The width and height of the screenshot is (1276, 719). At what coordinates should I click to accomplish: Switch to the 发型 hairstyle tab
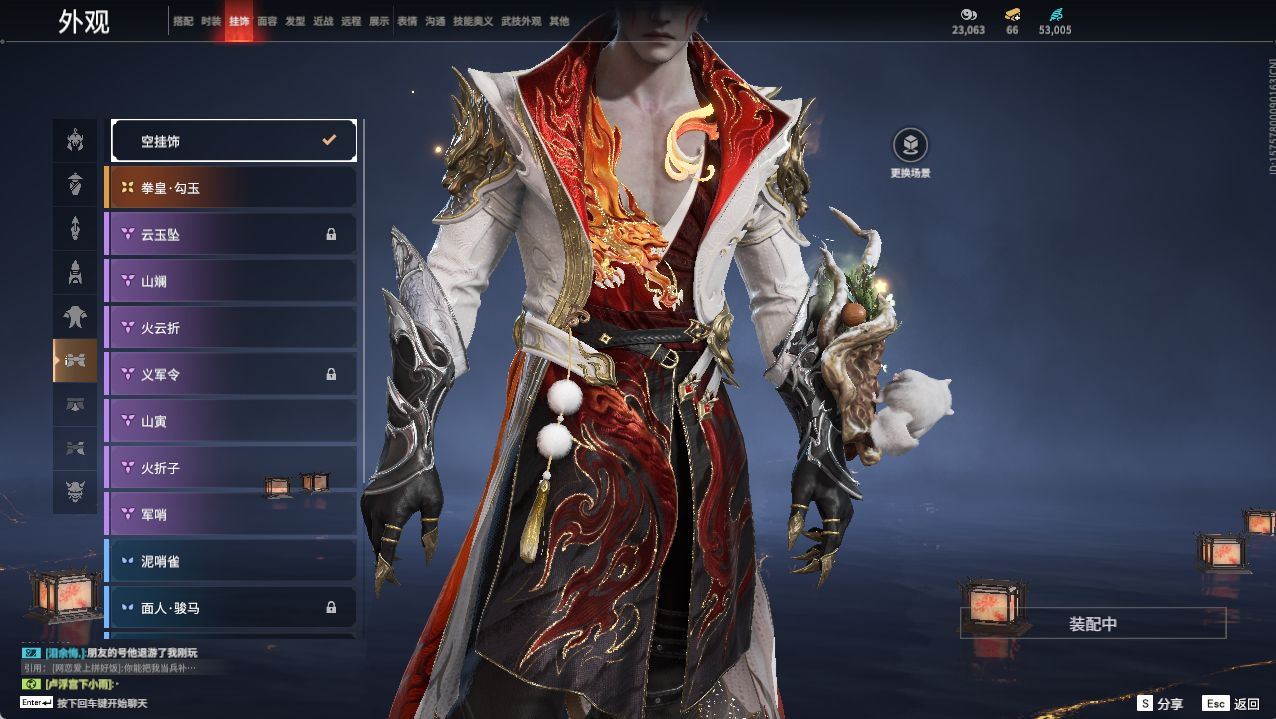tap(295, 21)
